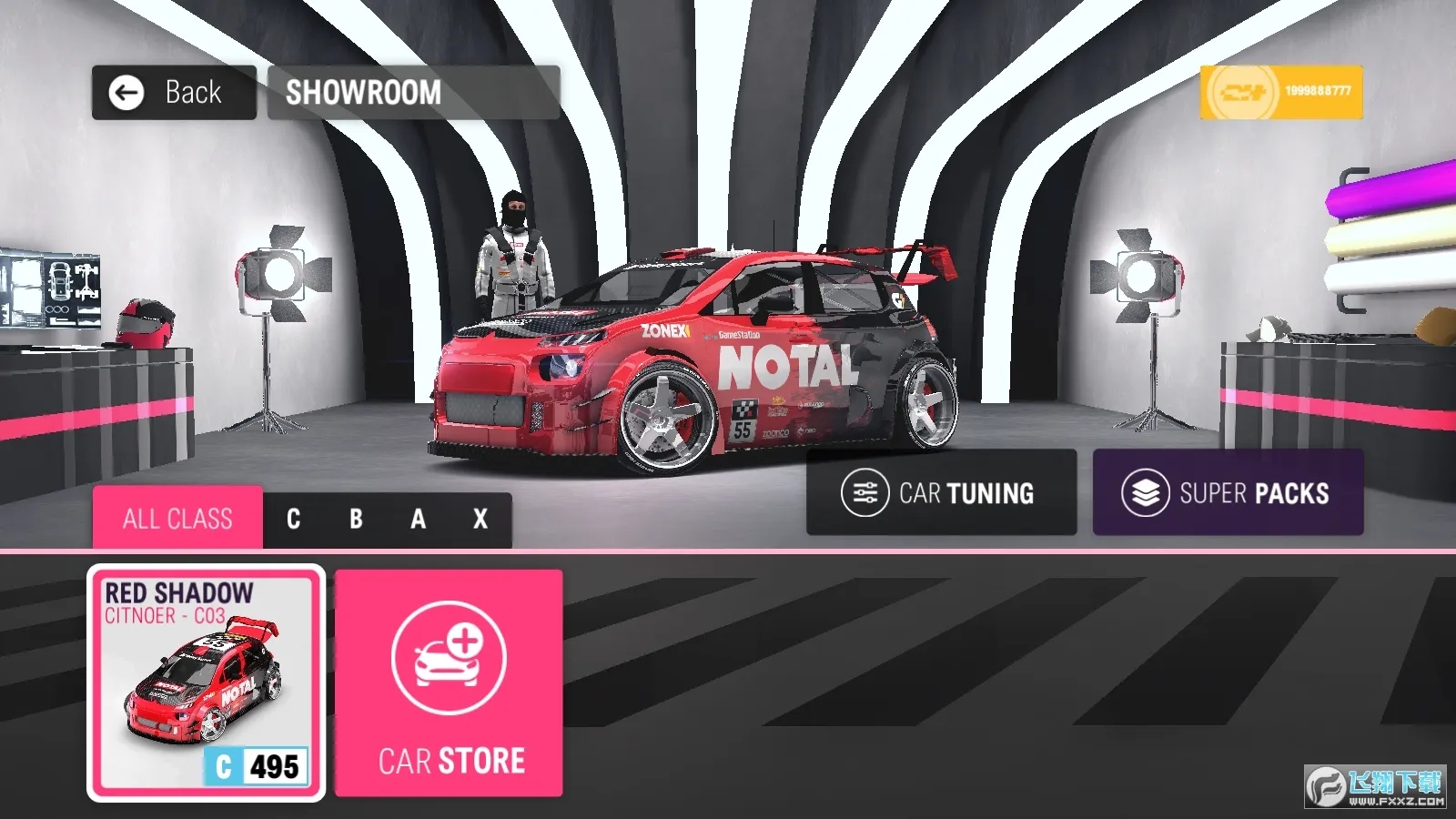Select the Red Shadow car card
The height and width of the screenshot is (819, 1456).
click(206, 683)
